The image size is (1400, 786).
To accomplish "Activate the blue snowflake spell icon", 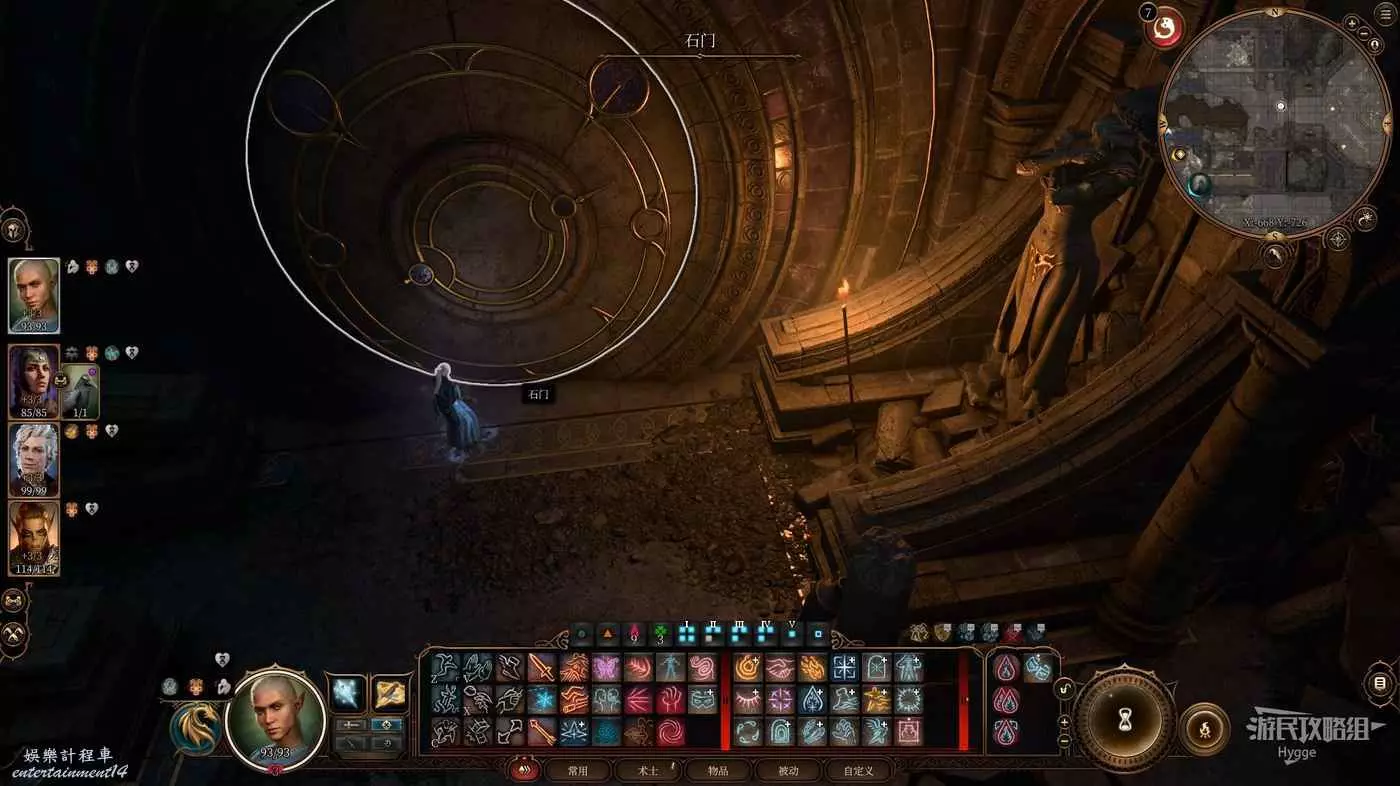I will (x=542, y=700).
